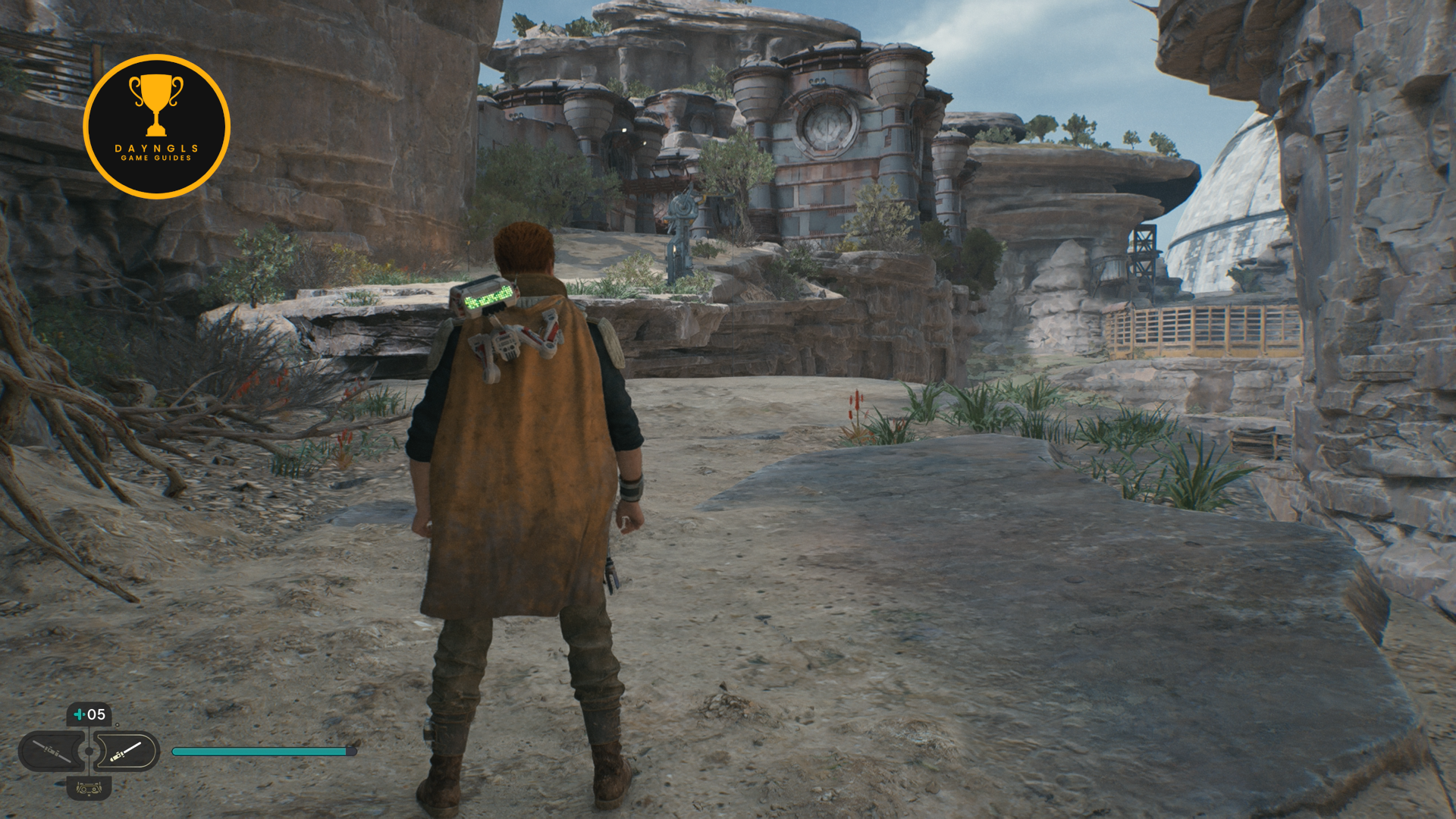
Task: Select the double-bladed lightsaber stance
Action: point(52,752)
